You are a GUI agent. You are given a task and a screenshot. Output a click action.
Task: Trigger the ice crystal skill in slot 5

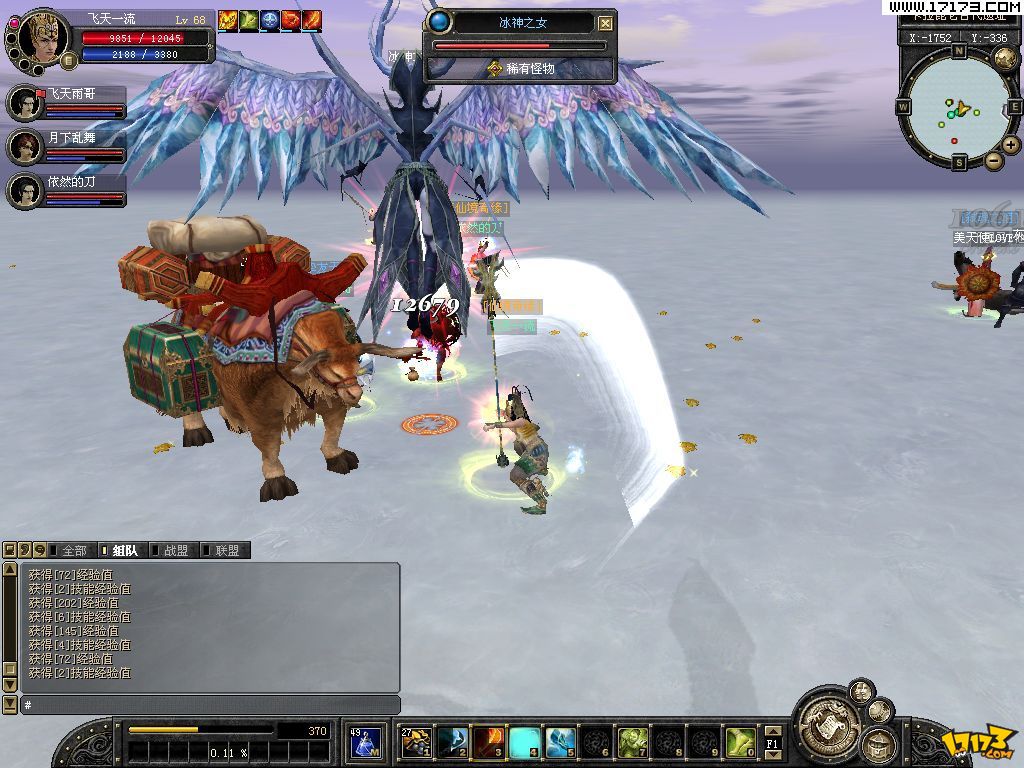pyautogui.click(x=561, y=742)
